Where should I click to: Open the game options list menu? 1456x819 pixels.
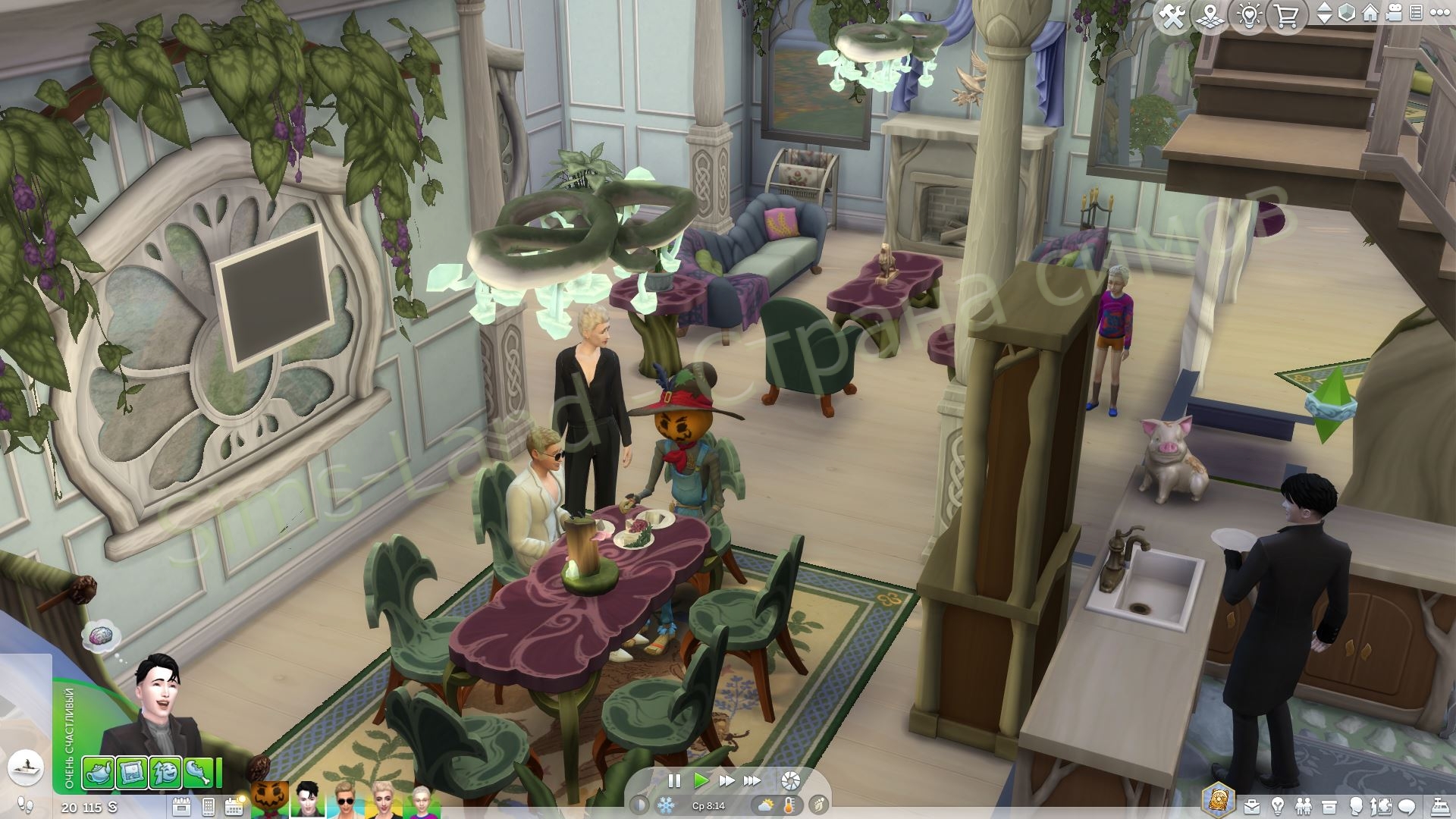[x=1417, y=12]
